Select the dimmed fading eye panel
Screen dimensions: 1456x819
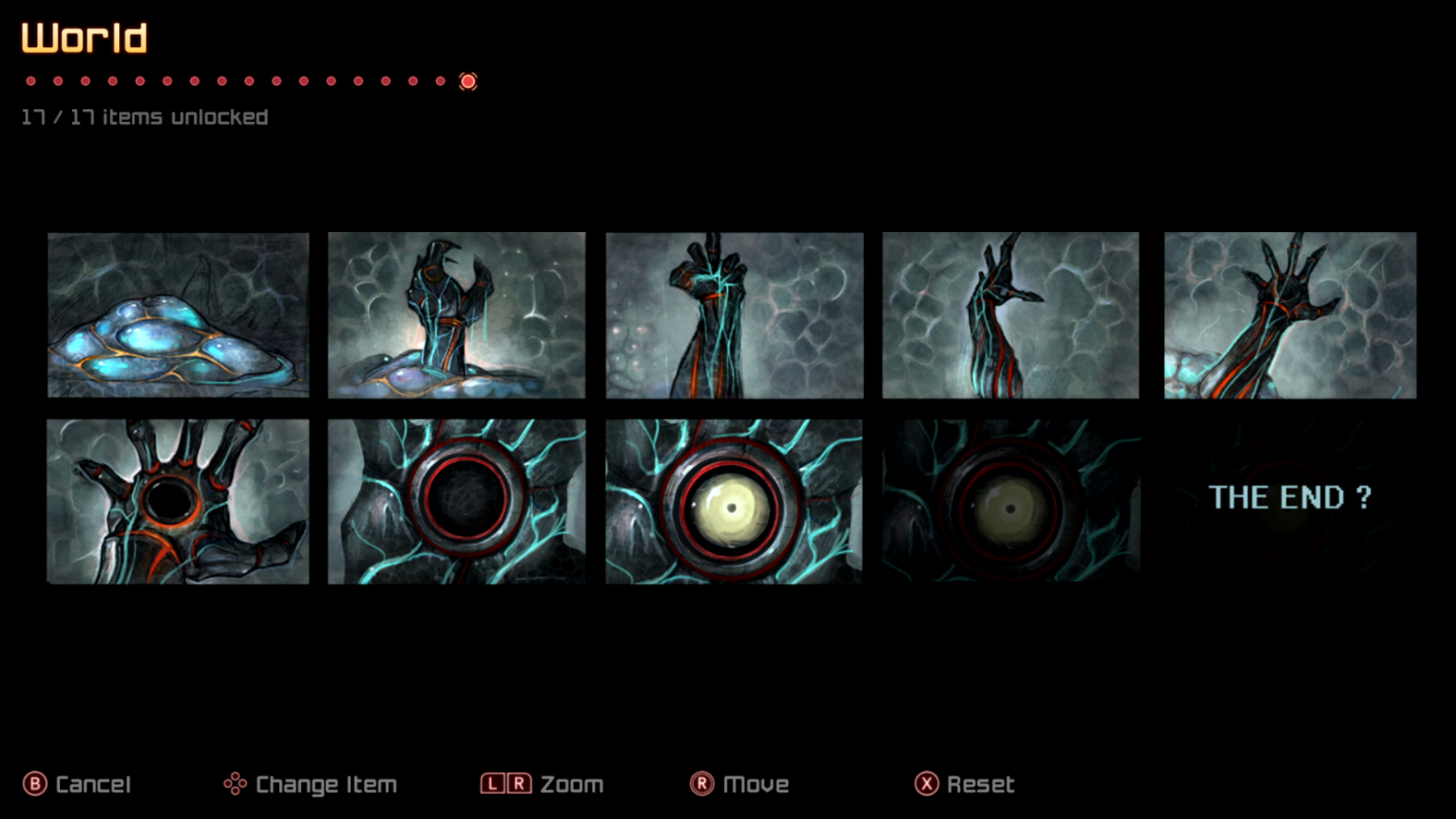pos(1010,501)
